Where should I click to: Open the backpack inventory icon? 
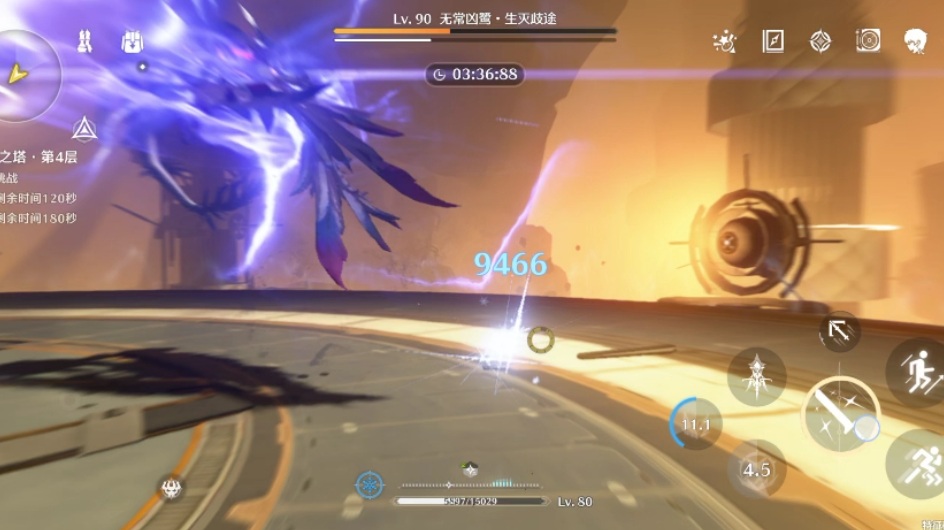[132, 42]
